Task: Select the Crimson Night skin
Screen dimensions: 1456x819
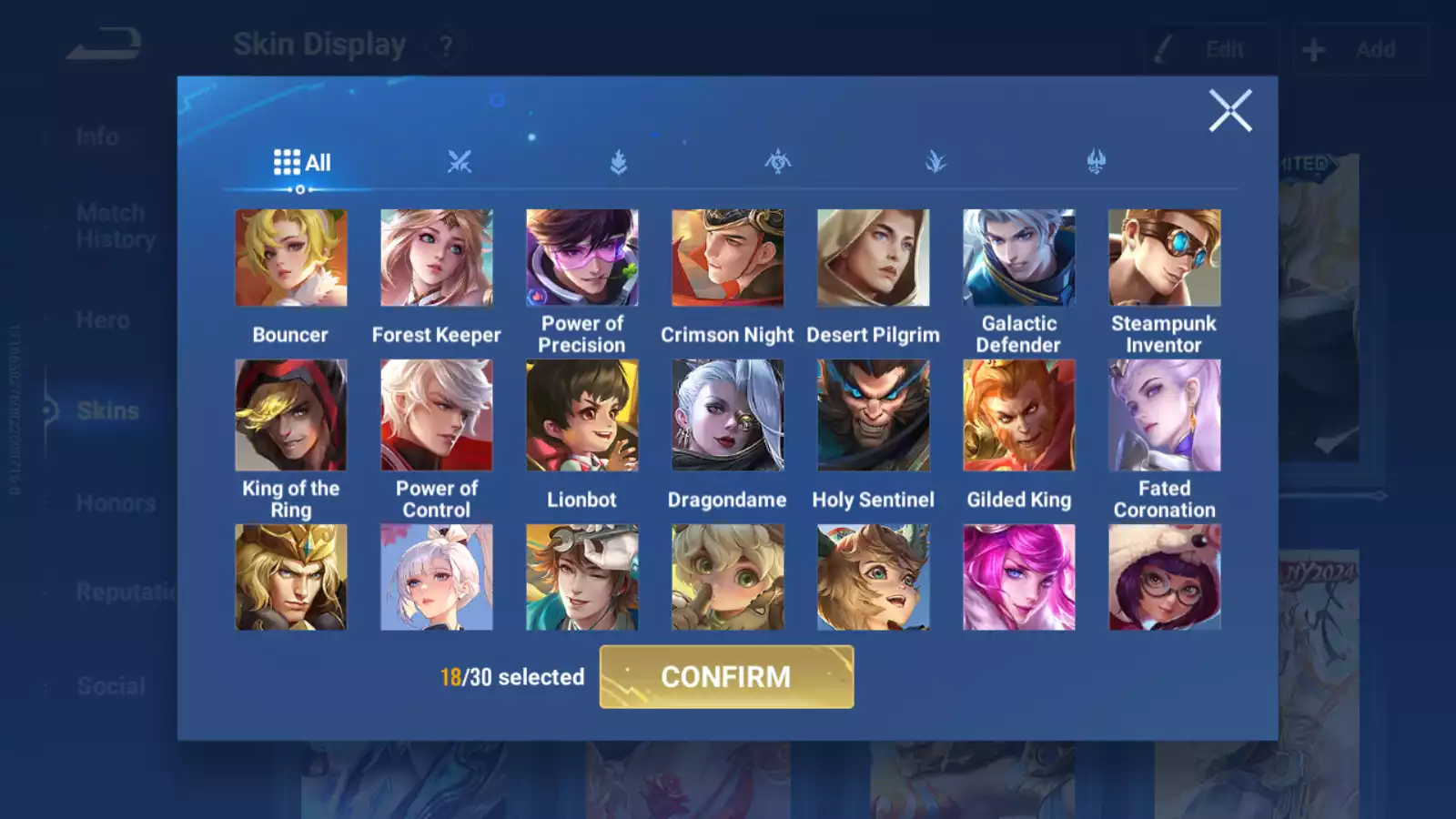Action: click(x=727, y=258)
